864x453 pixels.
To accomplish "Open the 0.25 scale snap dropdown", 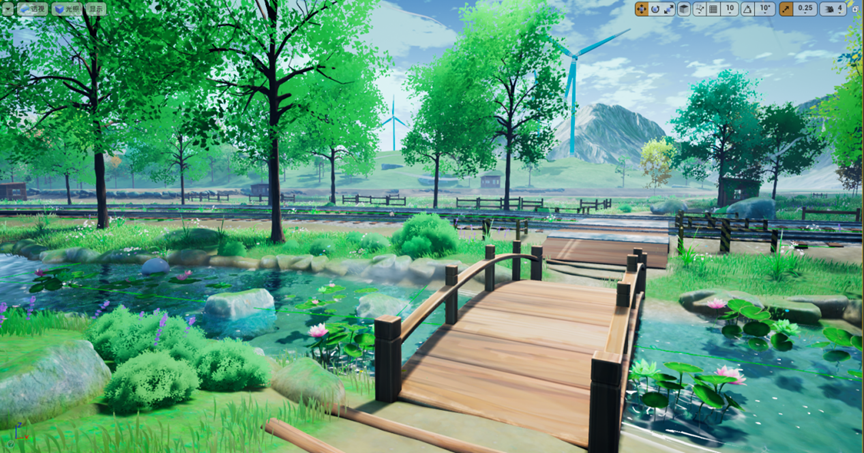I will pyautogui.click(x=805, y=9).
